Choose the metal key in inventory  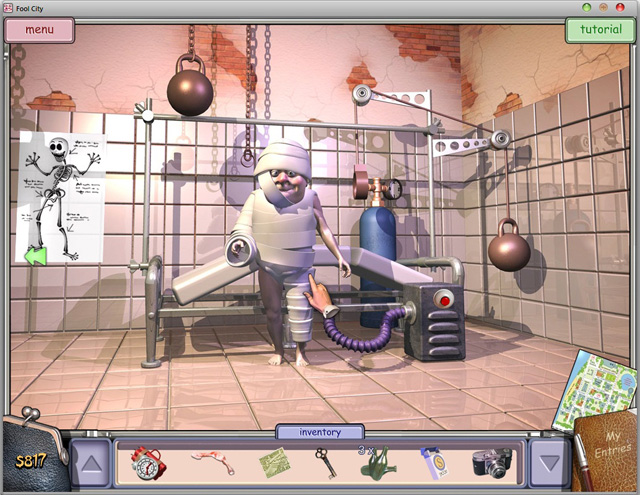326,463
